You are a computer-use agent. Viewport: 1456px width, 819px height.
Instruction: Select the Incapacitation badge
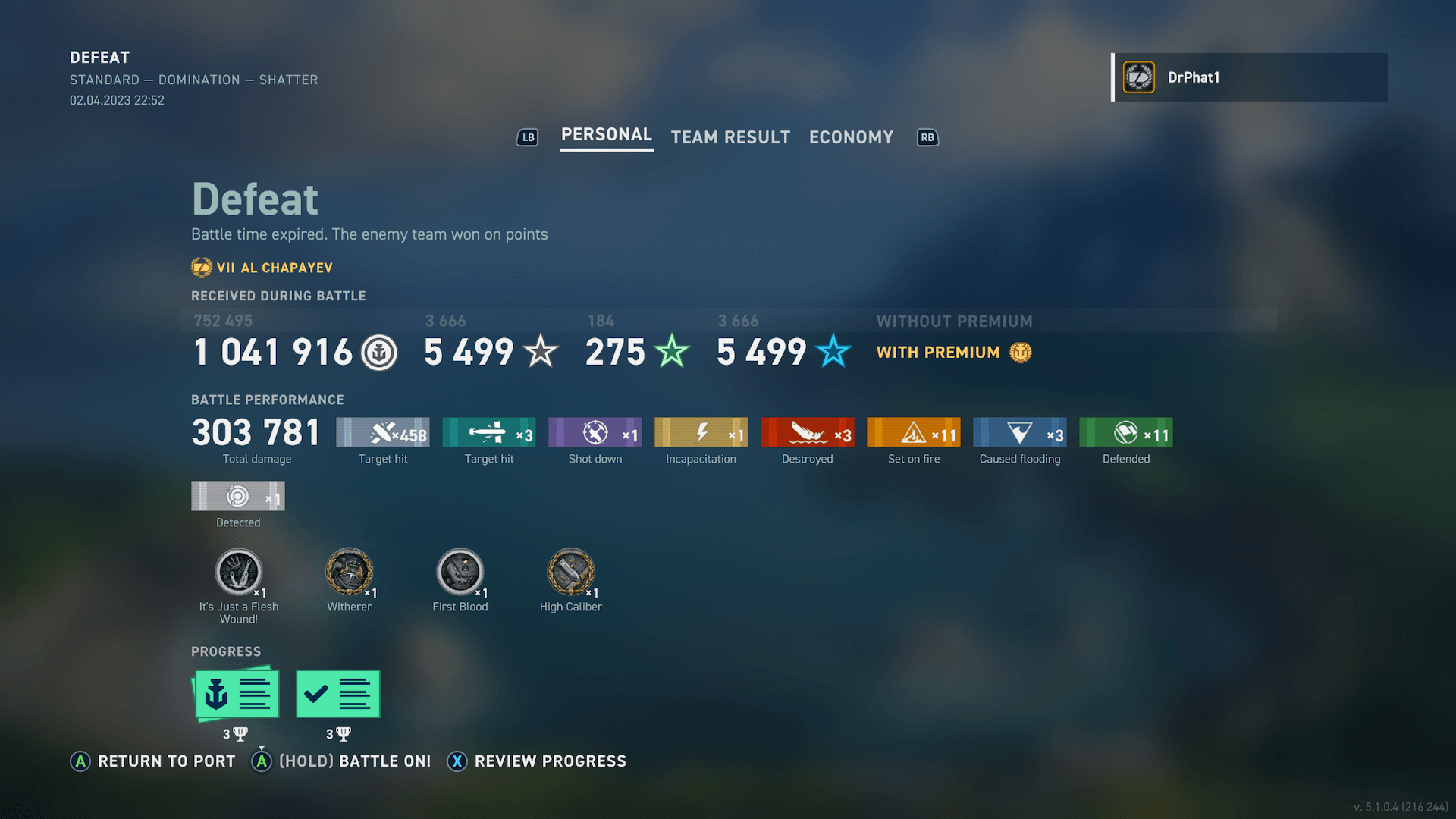pos(701,432)
